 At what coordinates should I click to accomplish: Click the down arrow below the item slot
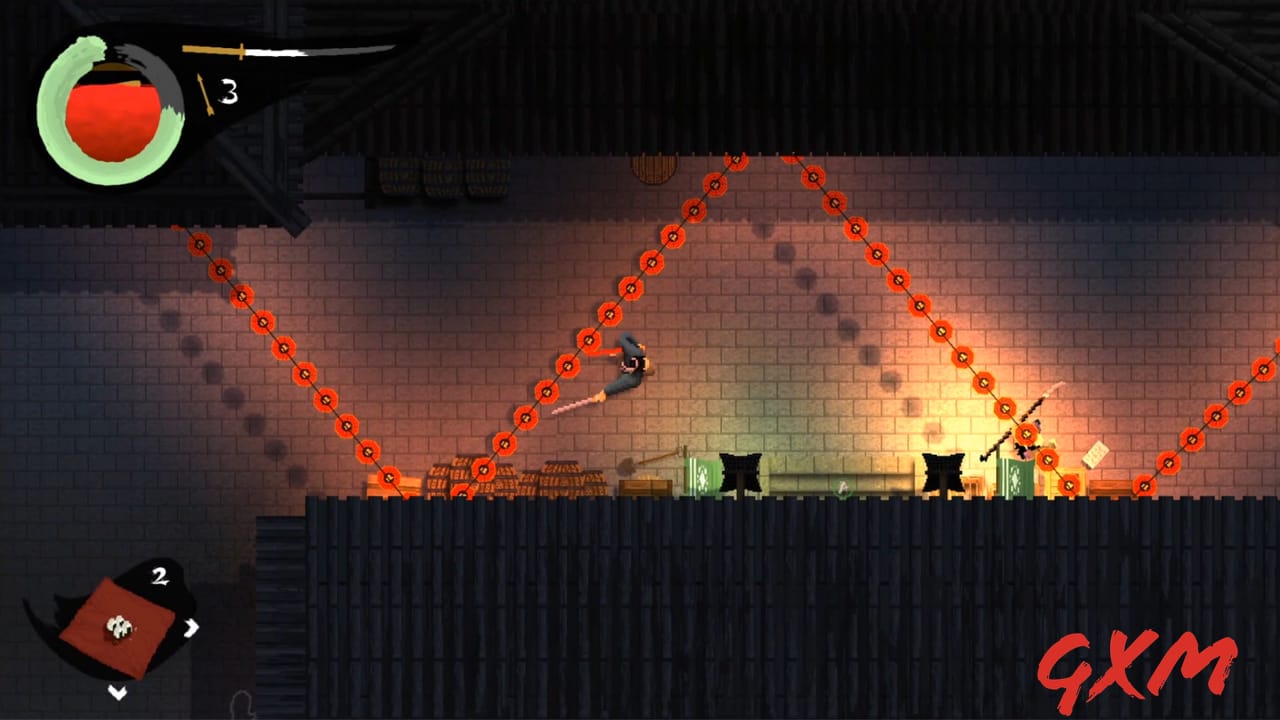(x=117, y=691)
